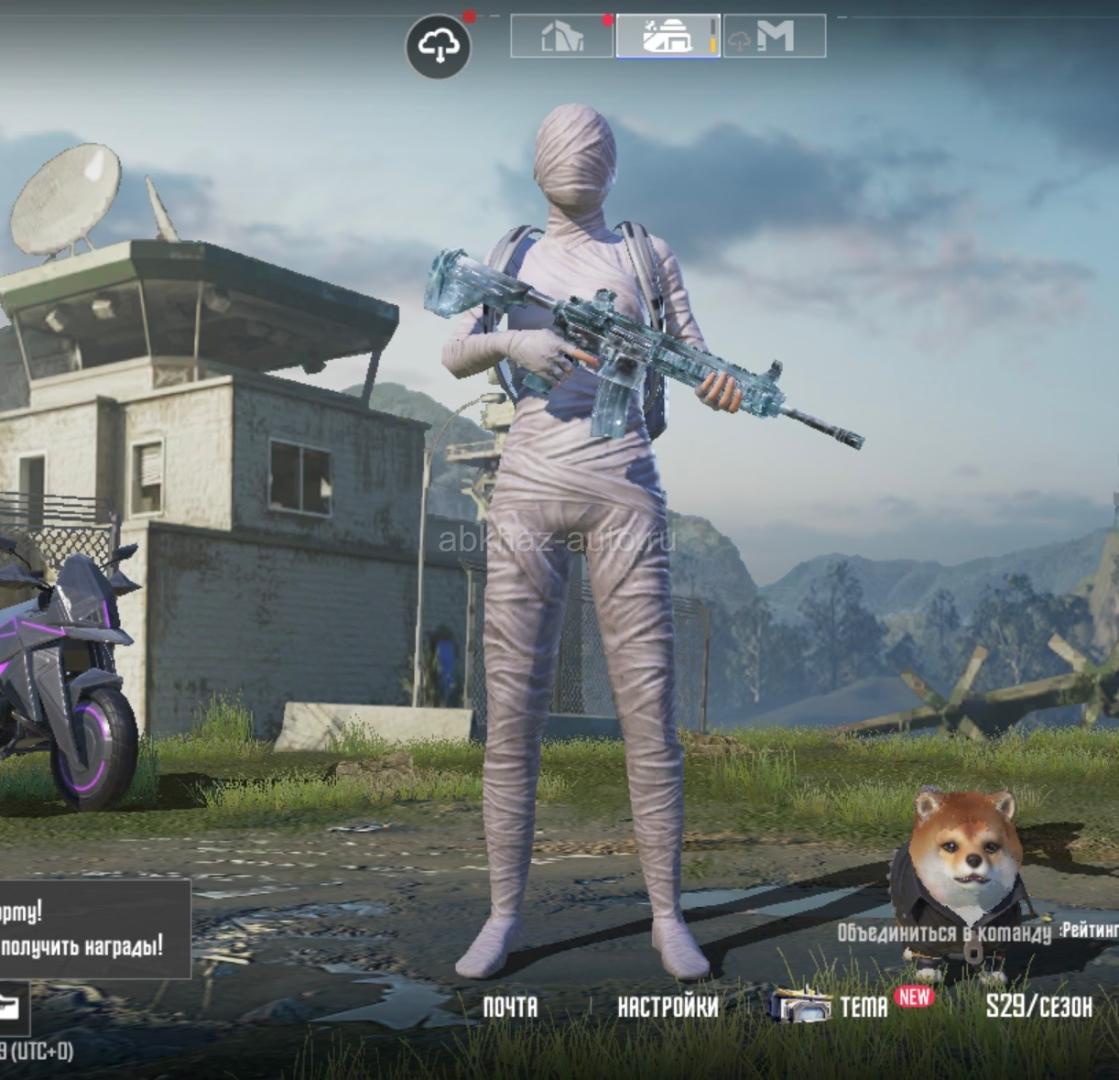Open Настройки settings
Image resolution: width=1119 pixels, height=1080 pixels.
point(667,1006)
